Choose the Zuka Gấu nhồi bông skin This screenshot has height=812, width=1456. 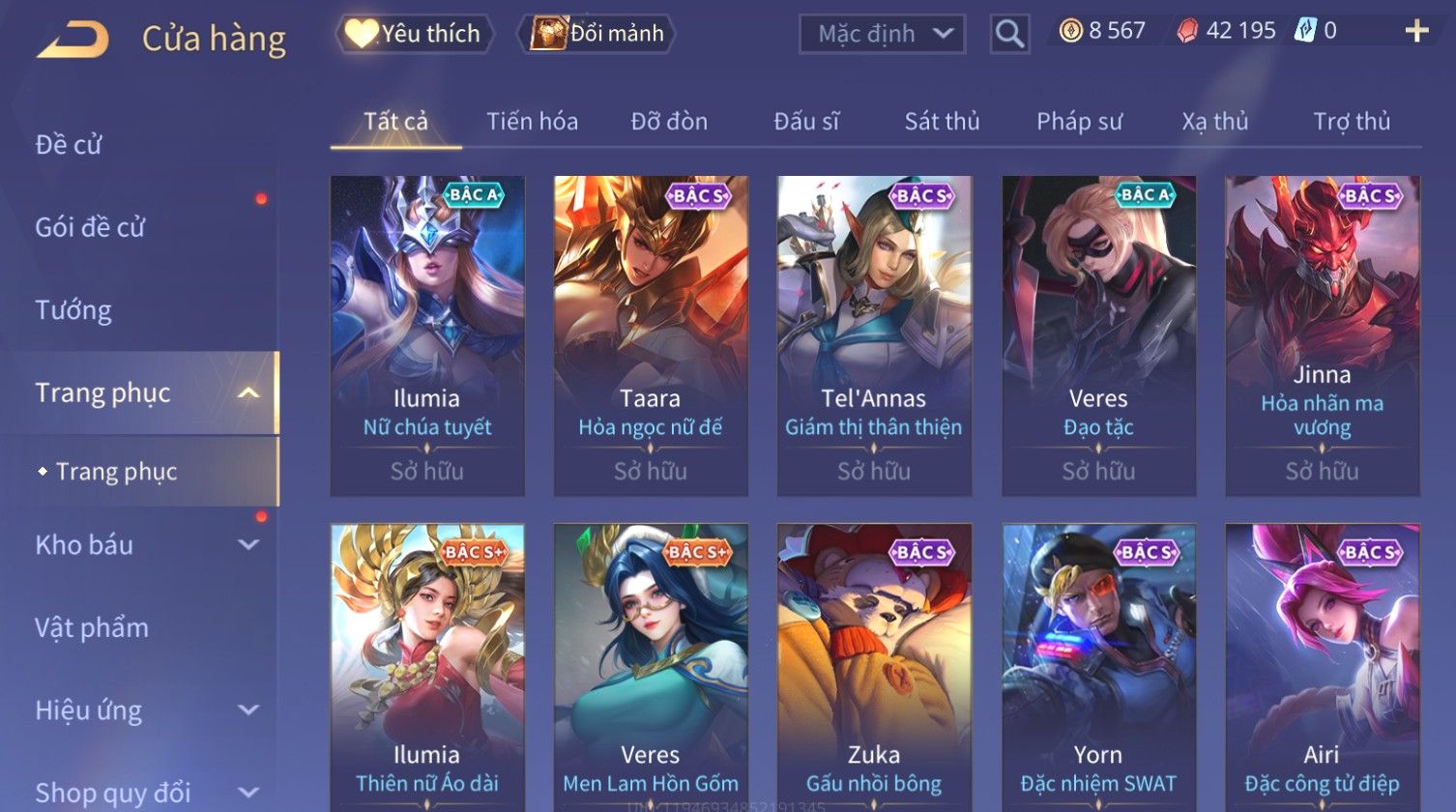874,667
